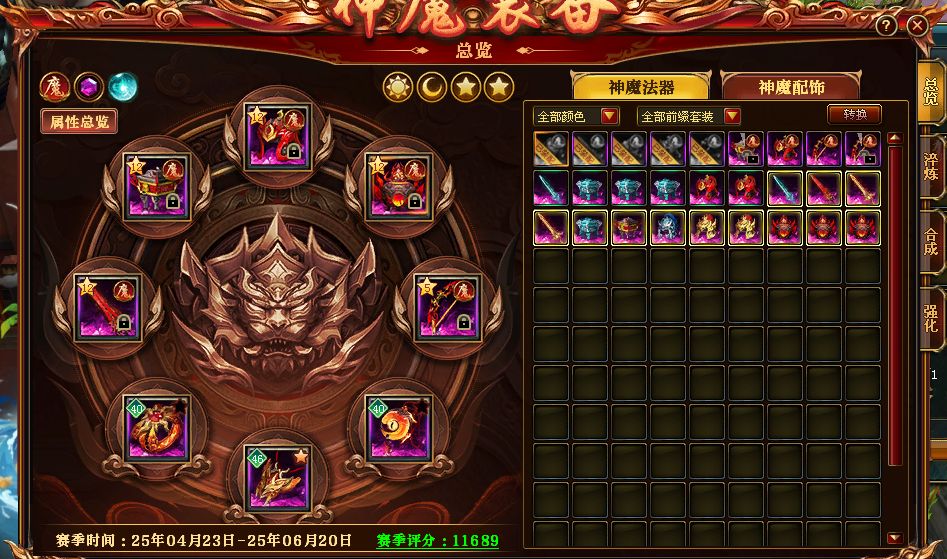
Task: Open the 全部颜色 color filter dropdown
Action: coord(576,117)
